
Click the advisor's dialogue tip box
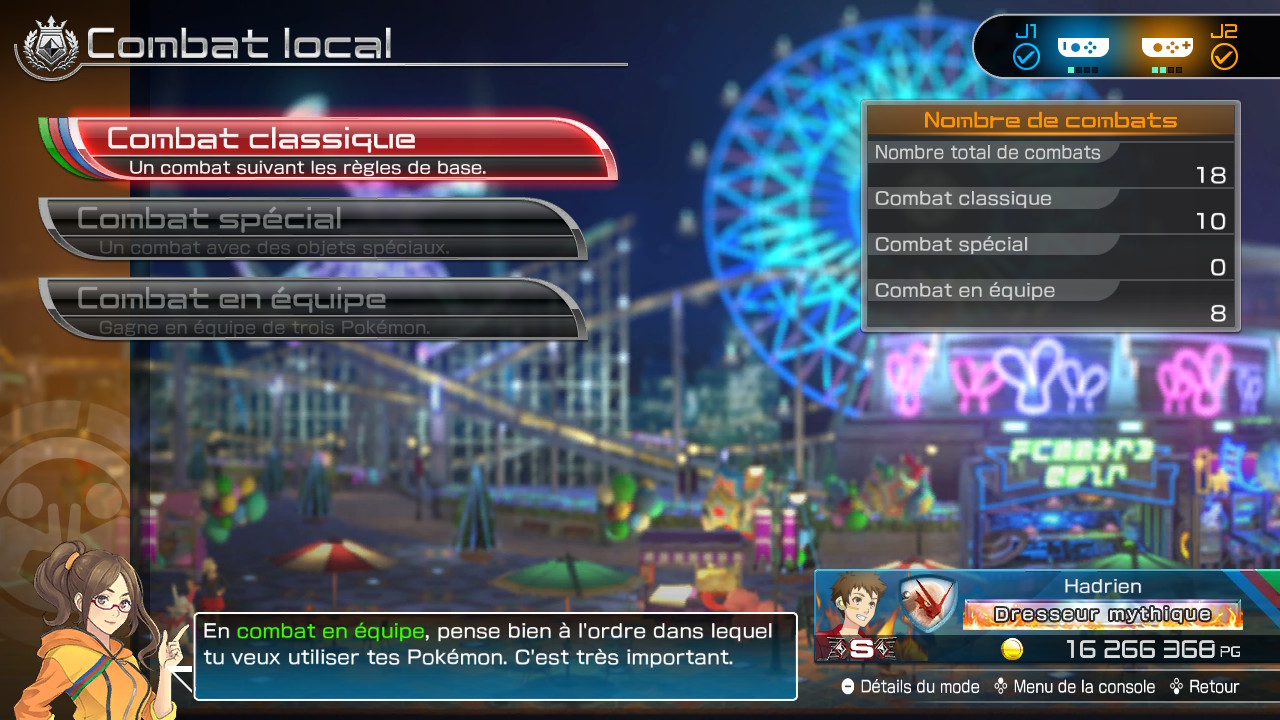point(495,656)
